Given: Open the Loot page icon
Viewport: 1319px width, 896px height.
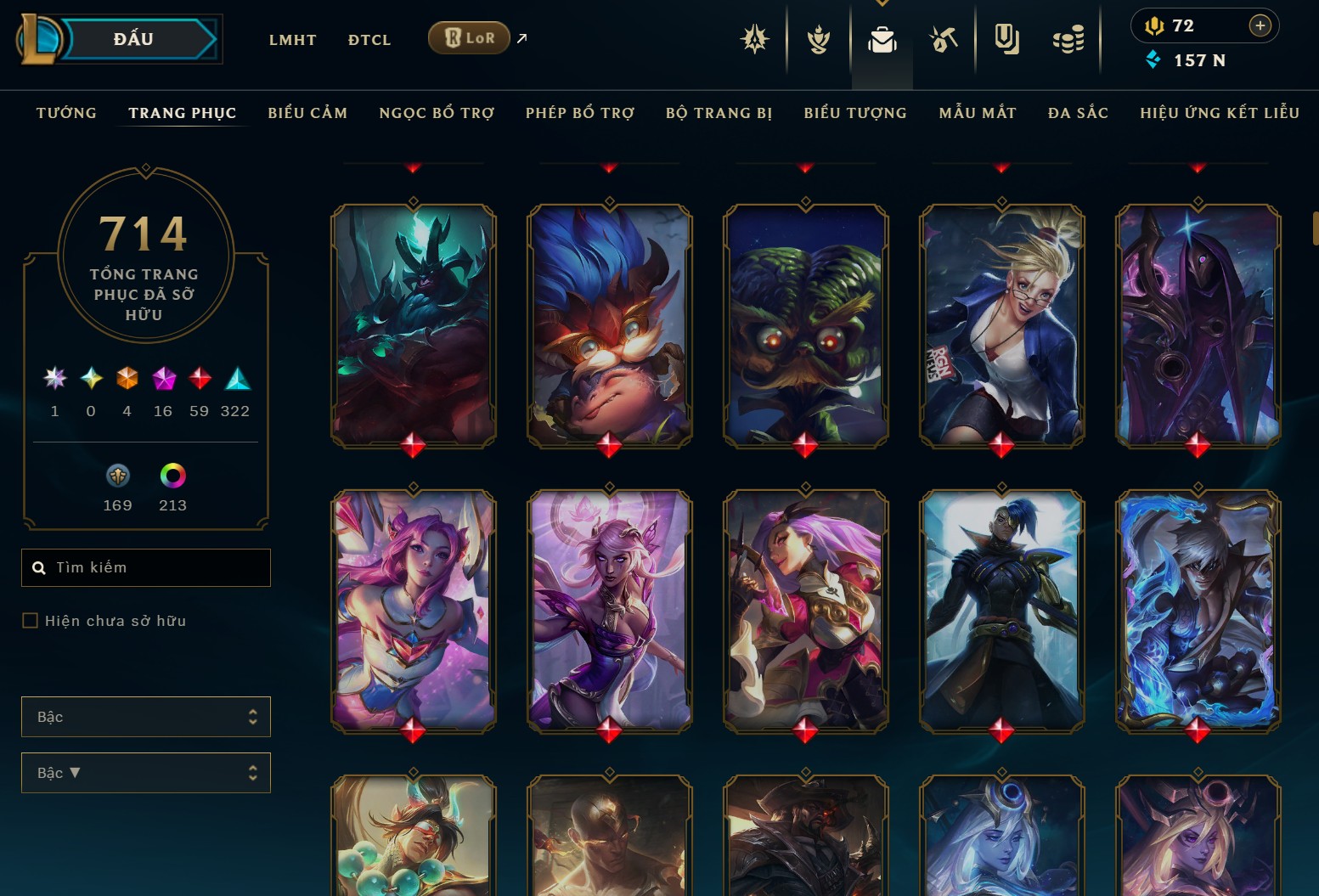Looking at the screenshot, I should [944, 38].
